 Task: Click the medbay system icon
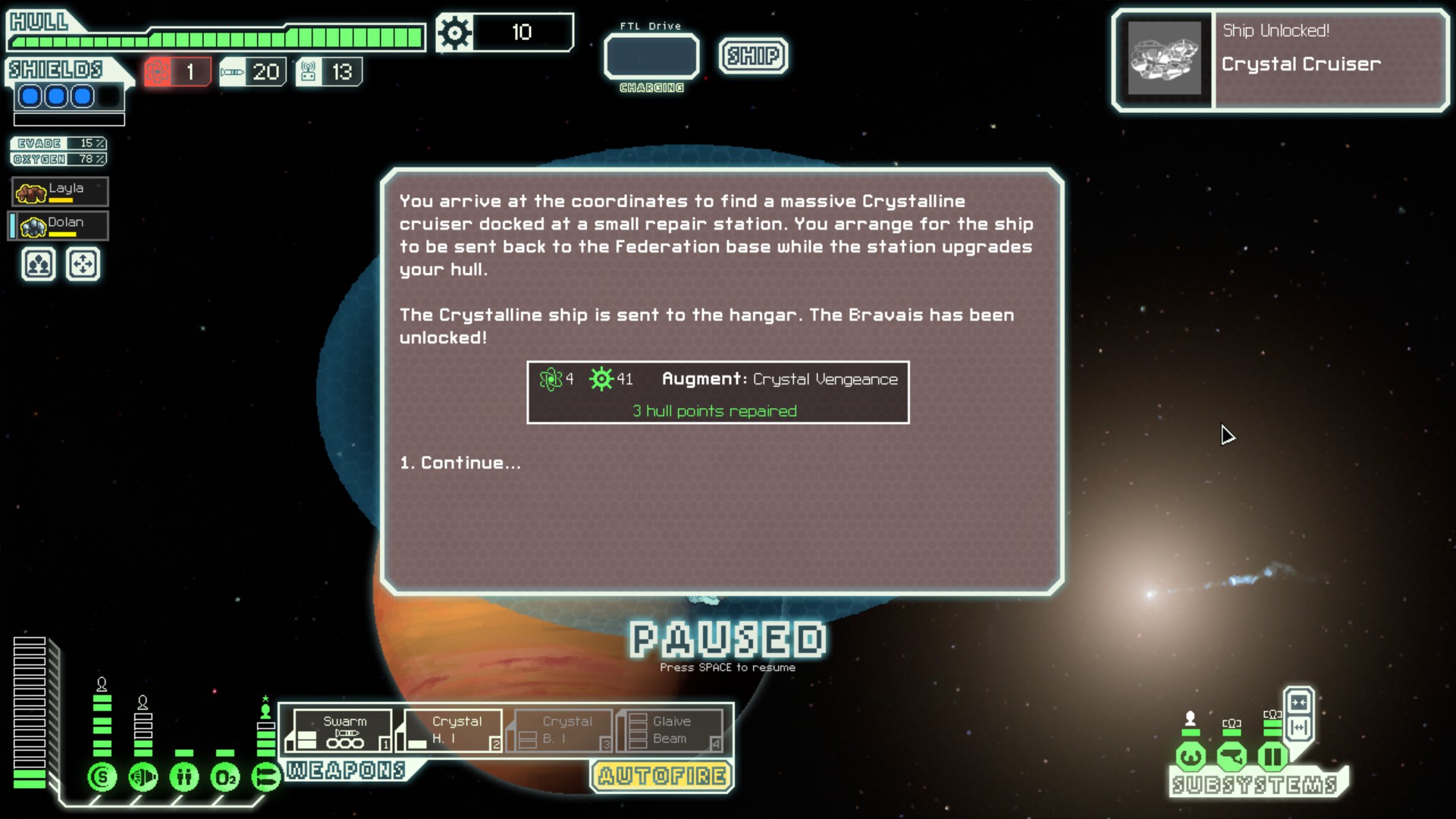click(184, 777)
